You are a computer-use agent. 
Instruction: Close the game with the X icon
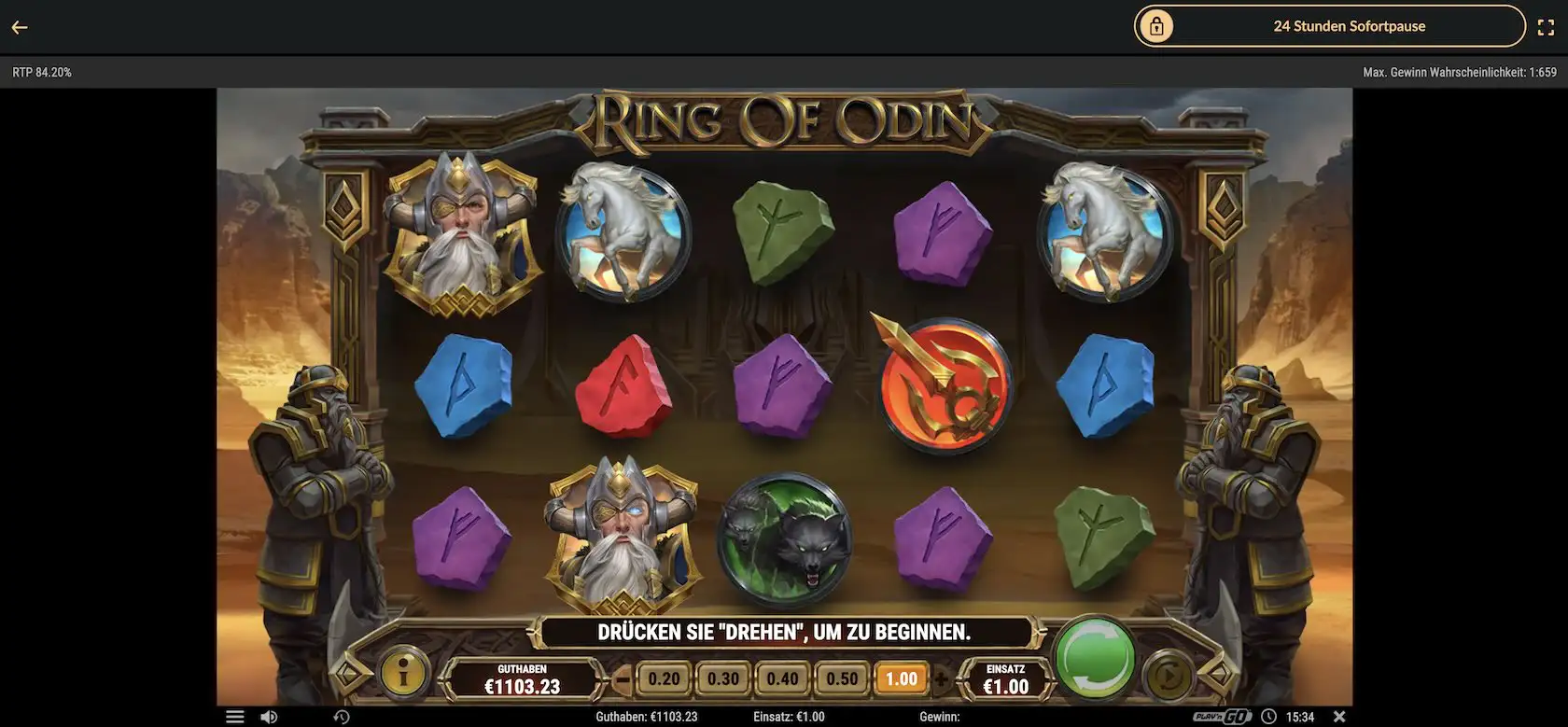pyautogui.click(x=1341, y=716)
